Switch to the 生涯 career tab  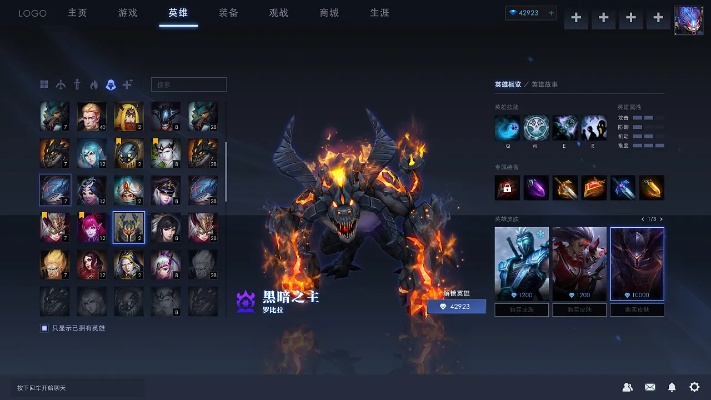(x=379, y=13)
